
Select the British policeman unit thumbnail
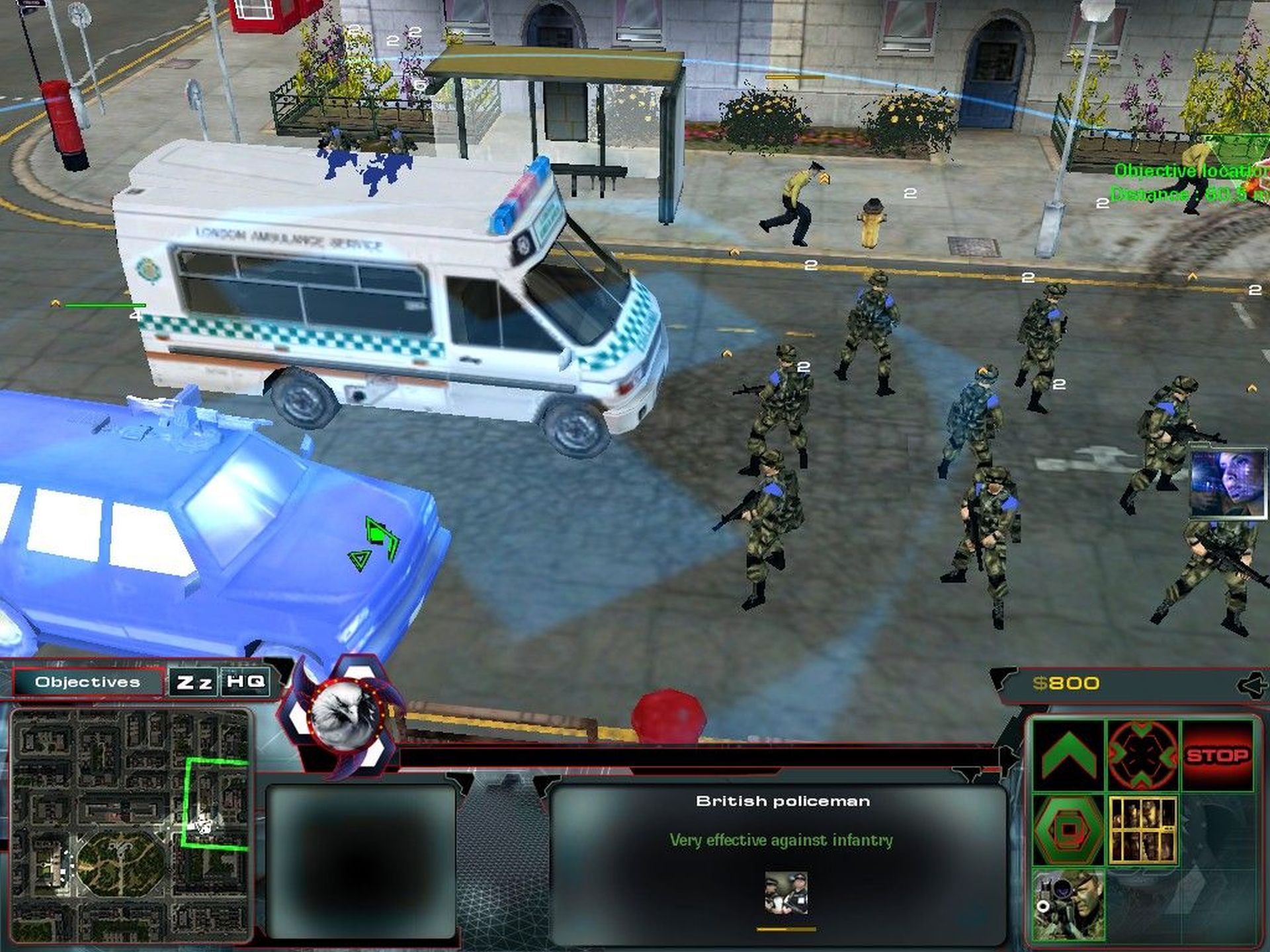[786, 893]
